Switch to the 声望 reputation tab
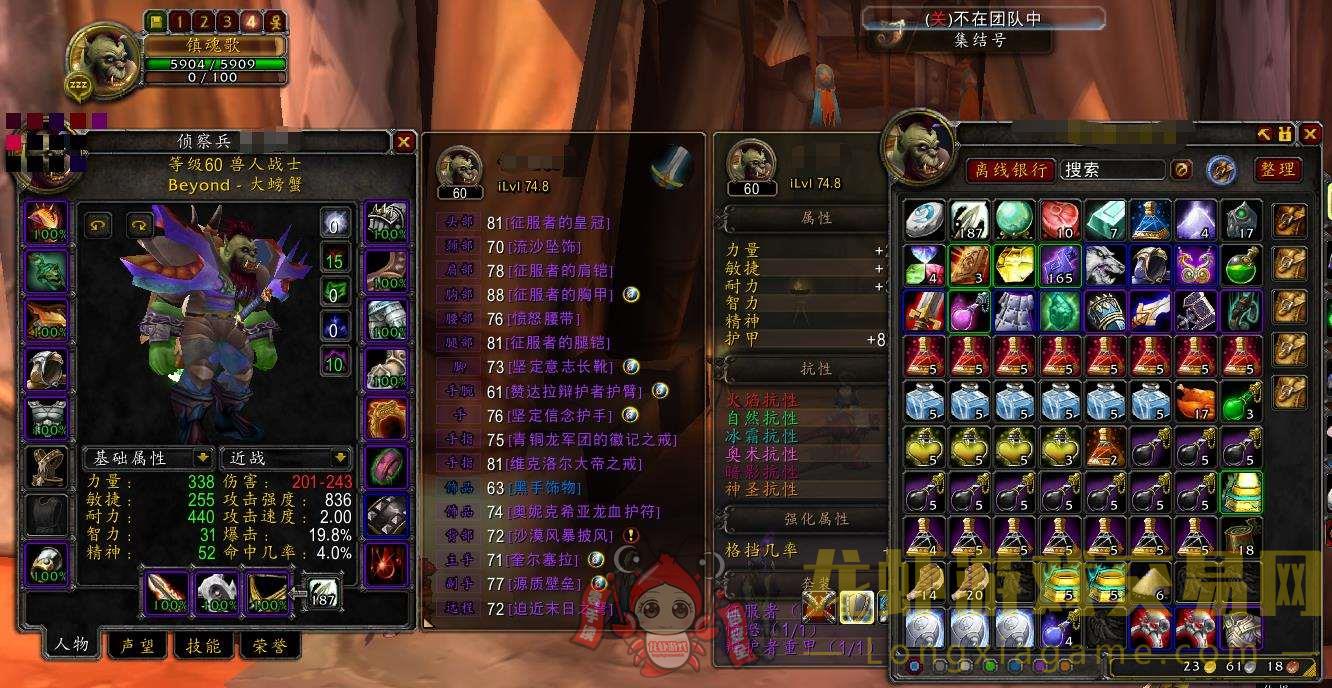 (136, 646)
